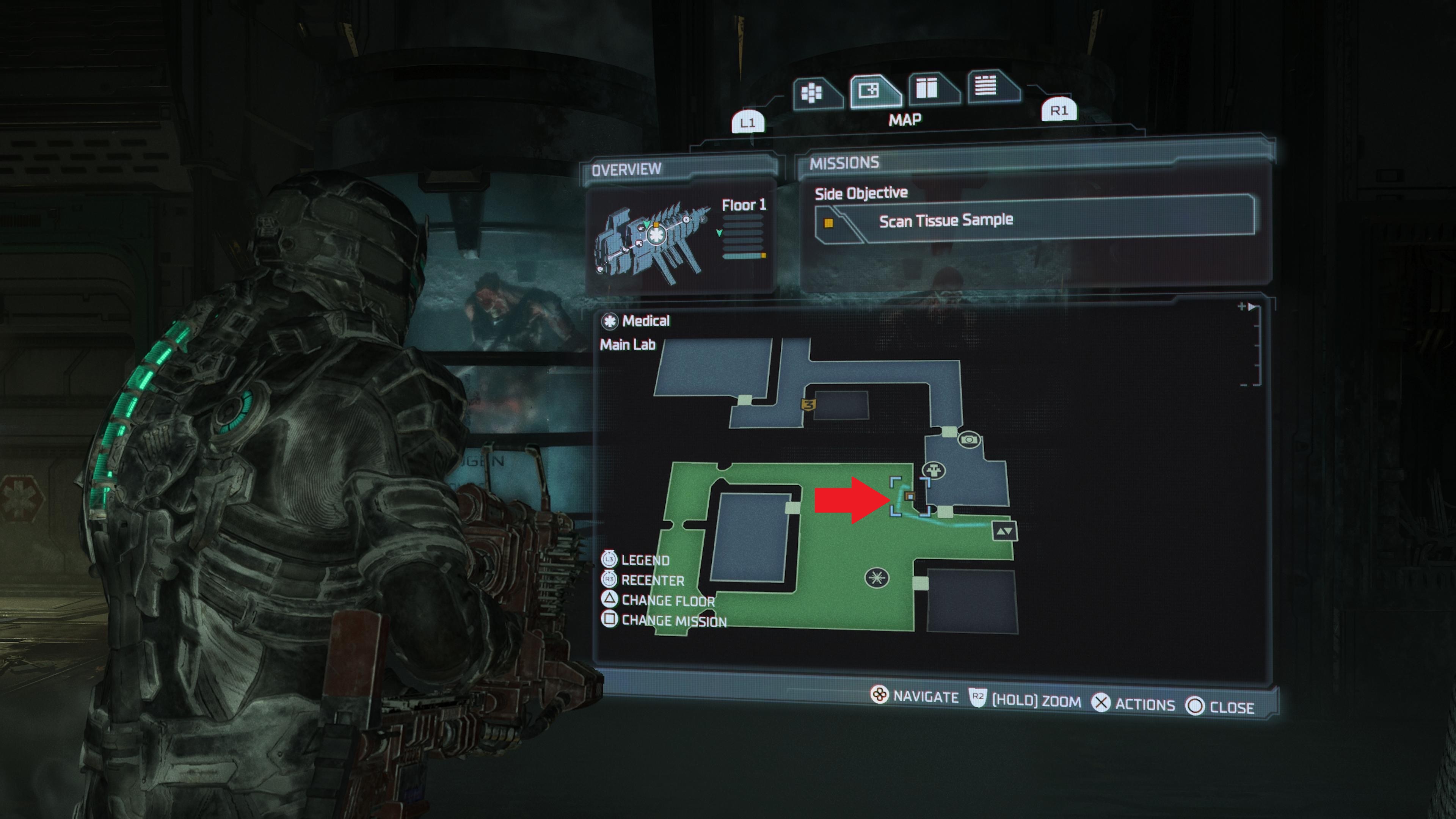Click the asterisk marker in the green room
This screenshot has width=1456, height=819.
[877, 577]
